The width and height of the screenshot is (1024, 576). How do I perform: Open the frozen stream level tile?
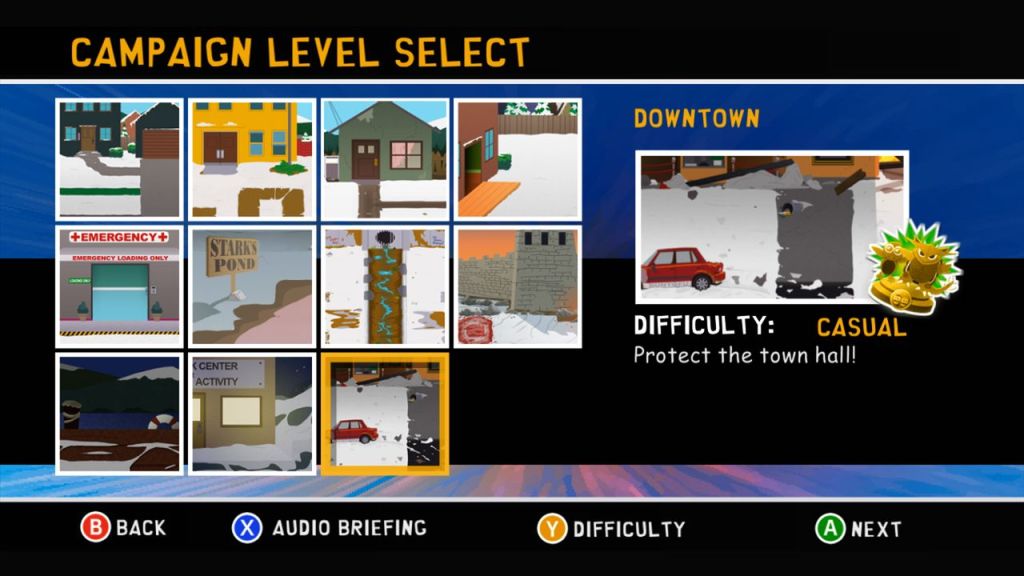pos(385,286)
